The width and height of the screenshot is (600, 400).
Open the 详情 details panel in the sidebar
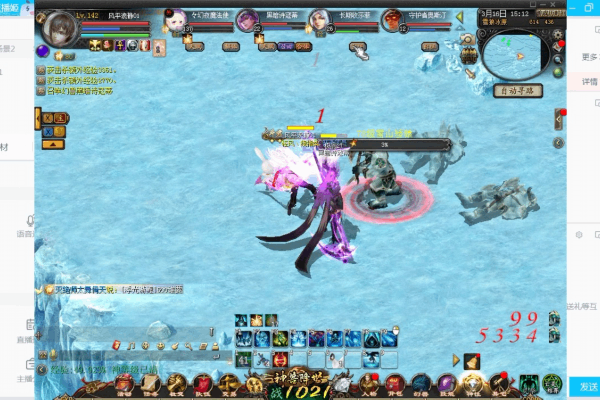(589, 81)
